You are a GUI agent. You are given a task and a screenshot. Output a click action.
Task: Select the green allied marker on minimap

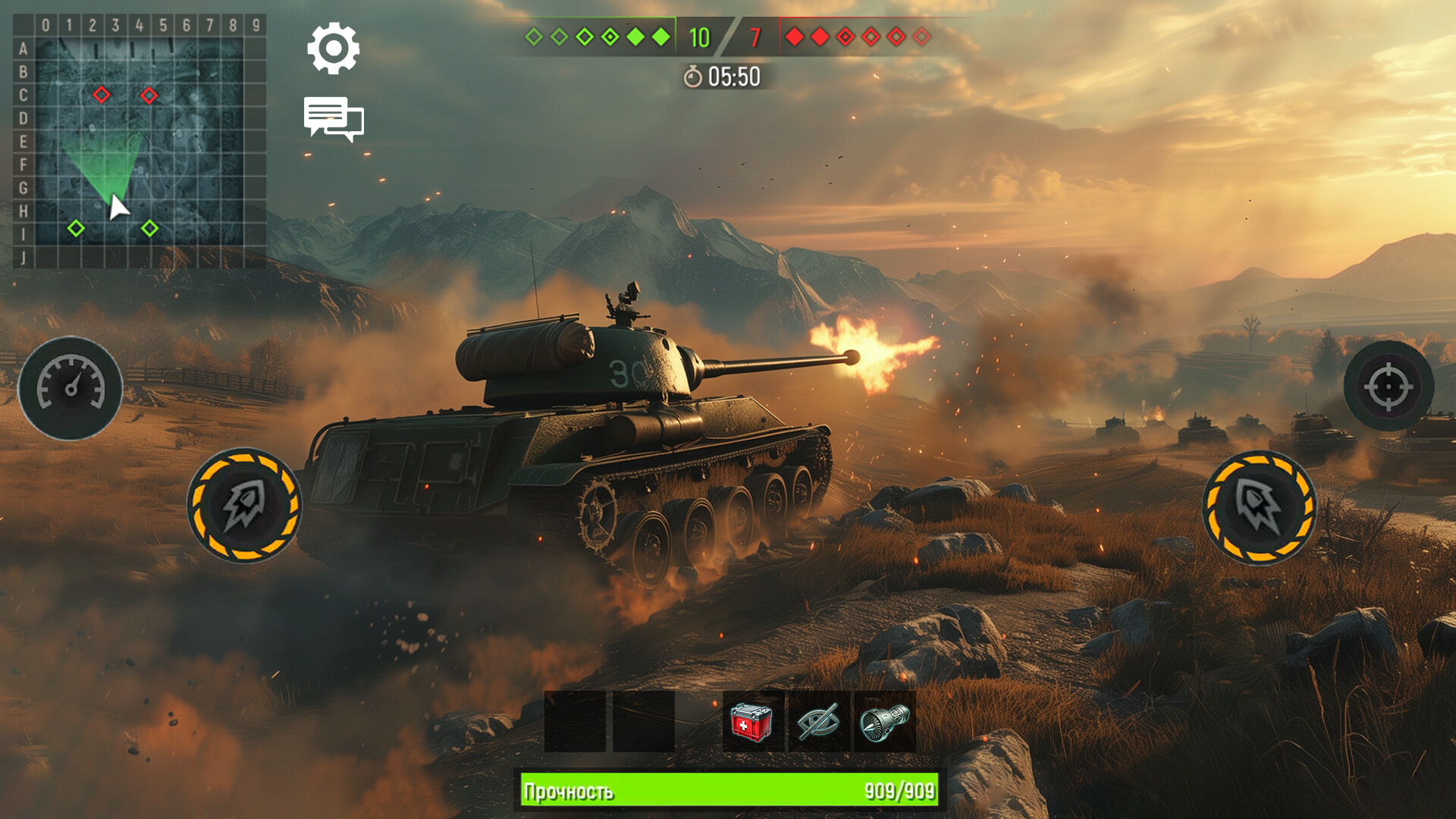pyautogui.click(x=77, y=227)
